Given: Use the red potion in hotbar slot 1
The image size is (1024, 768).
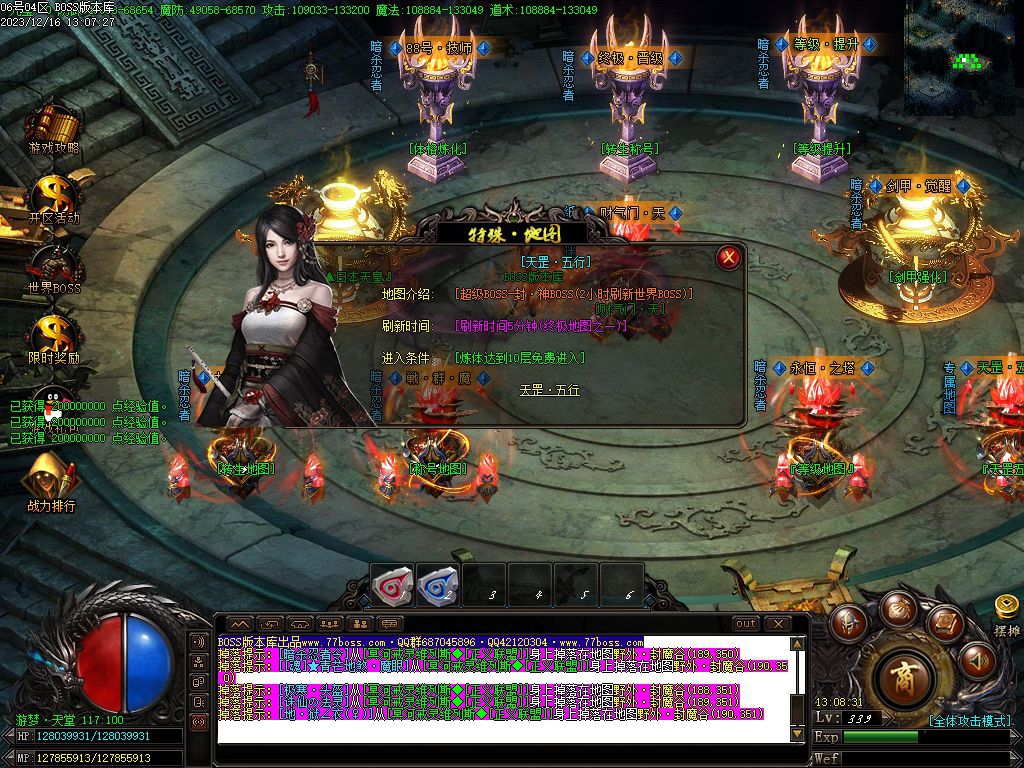Looking at the screenshot, I should tap(392, 586).
